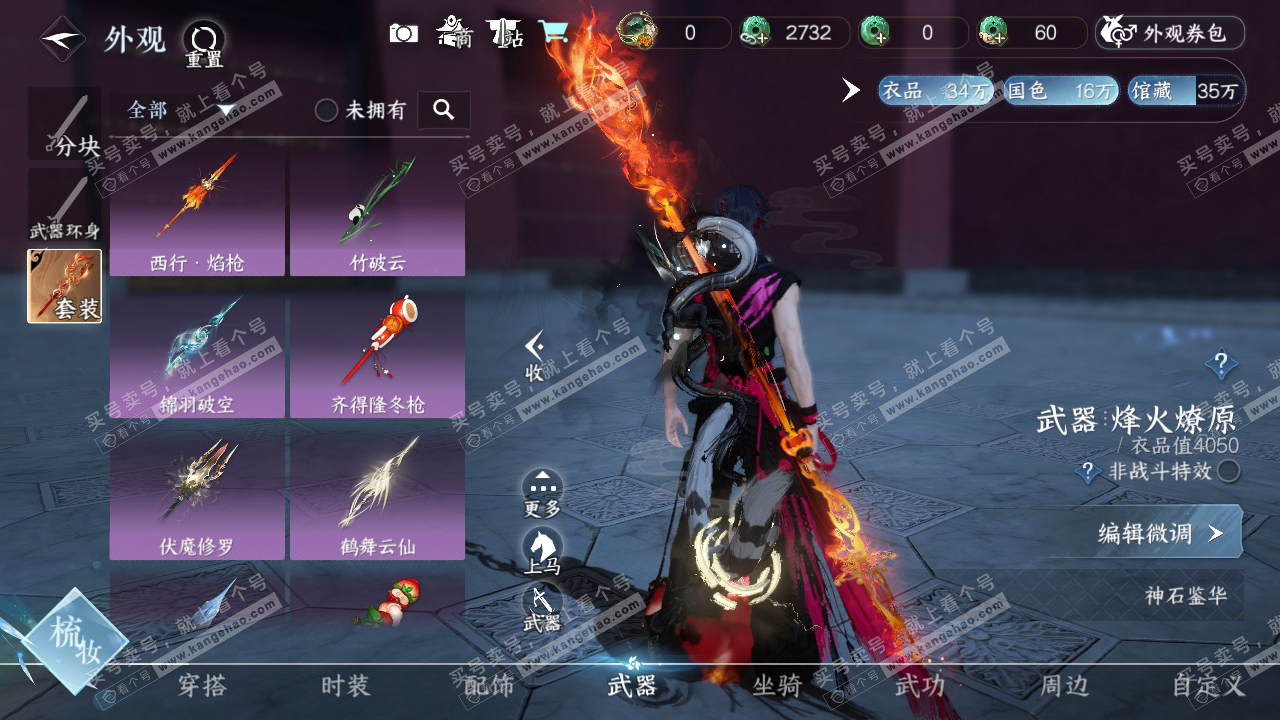
Task: Go back using the top-left arrow
Action: [x=62, y=39]
